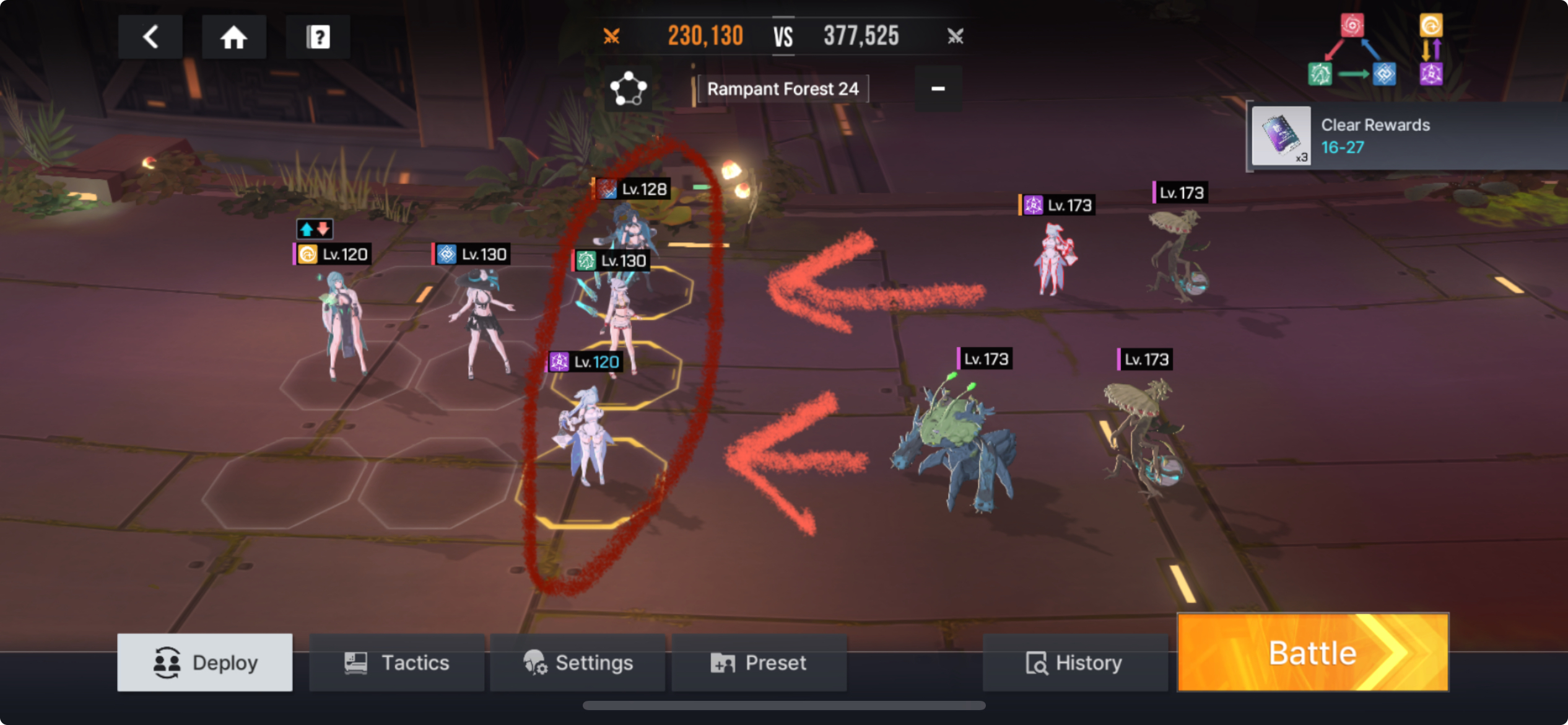
Task: Go back with the left arrow button
Action: pos(150,37)
